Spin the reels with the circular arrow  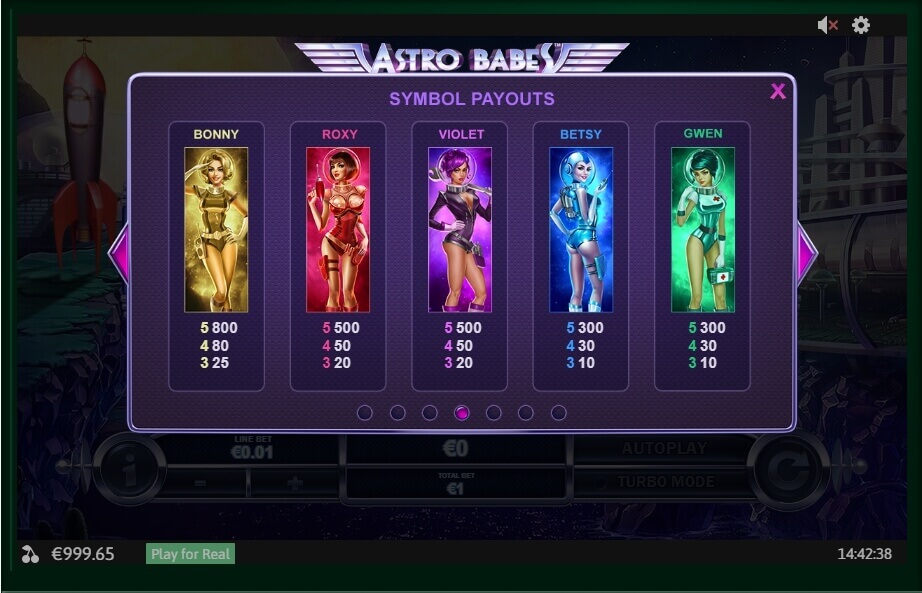click(x=789, y=466)
